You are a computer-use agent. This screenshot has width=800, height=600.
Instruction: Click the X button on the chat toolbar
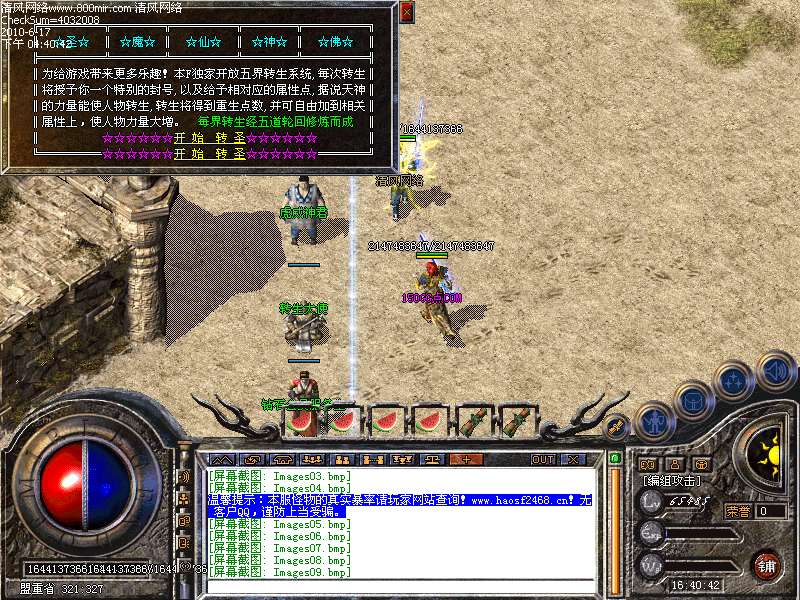tap(573, 459)
